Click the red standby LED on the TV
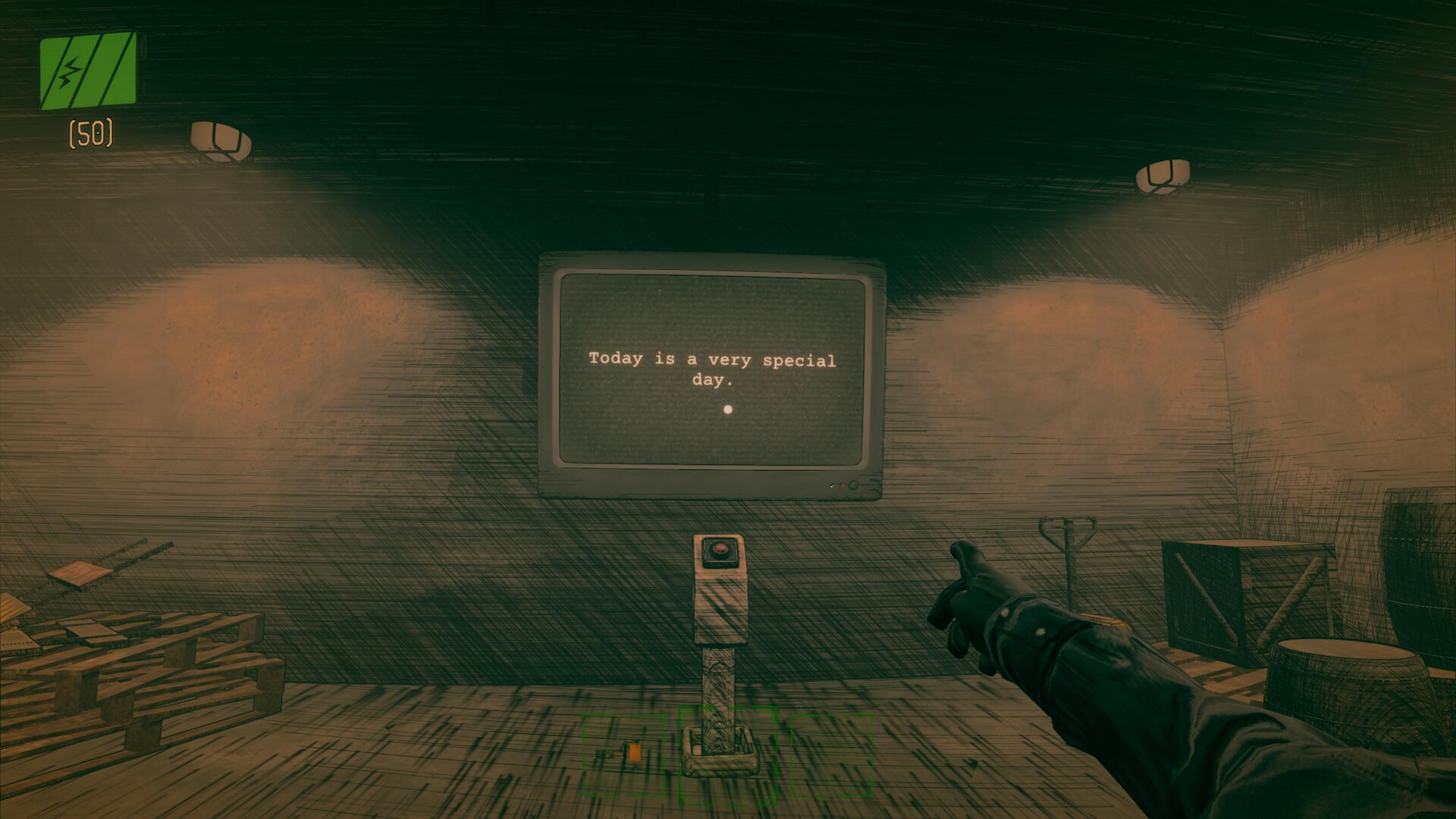This screenshot has width=1456, height=819. (x=843, y=485)
